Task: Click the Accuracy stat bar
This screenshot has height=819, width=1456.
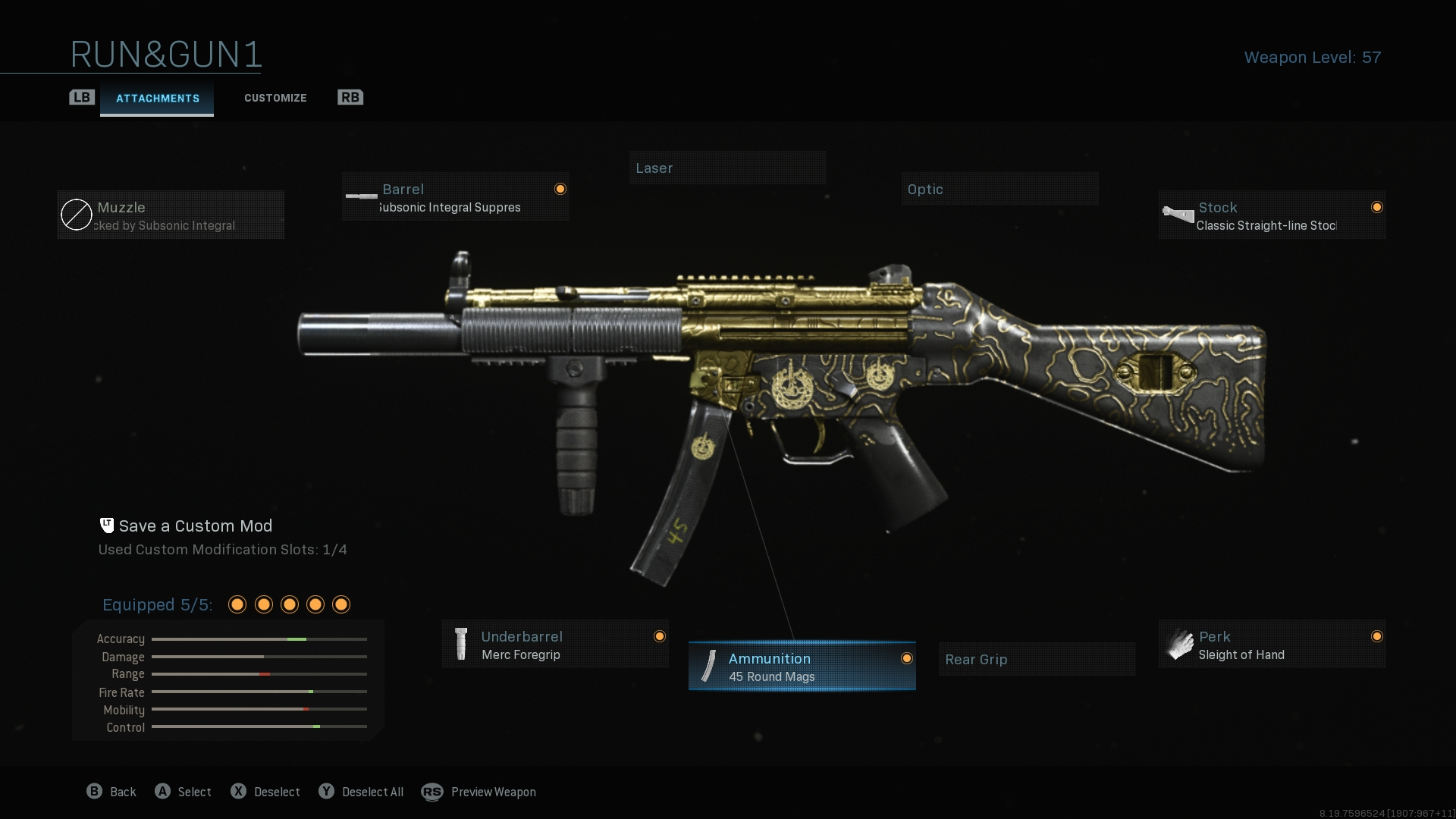Action: click(259, 639)
